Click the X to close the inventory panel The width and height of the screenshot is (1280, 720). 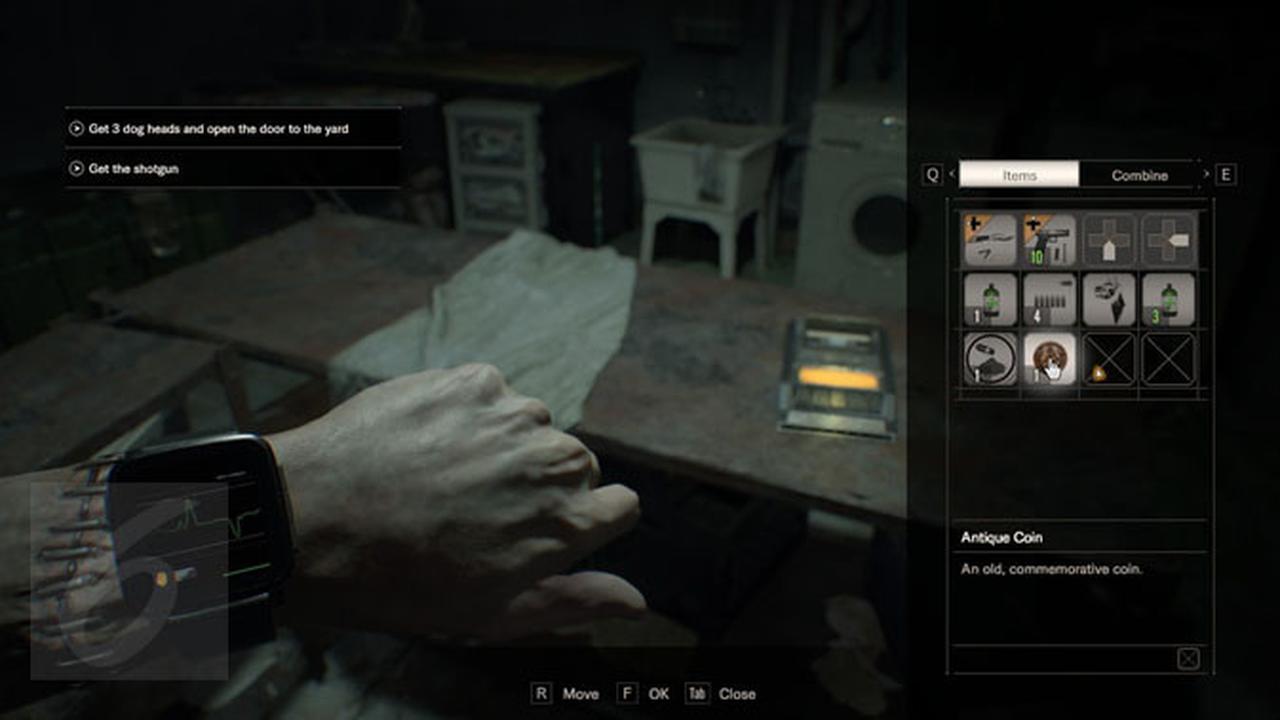[1190, 657]
